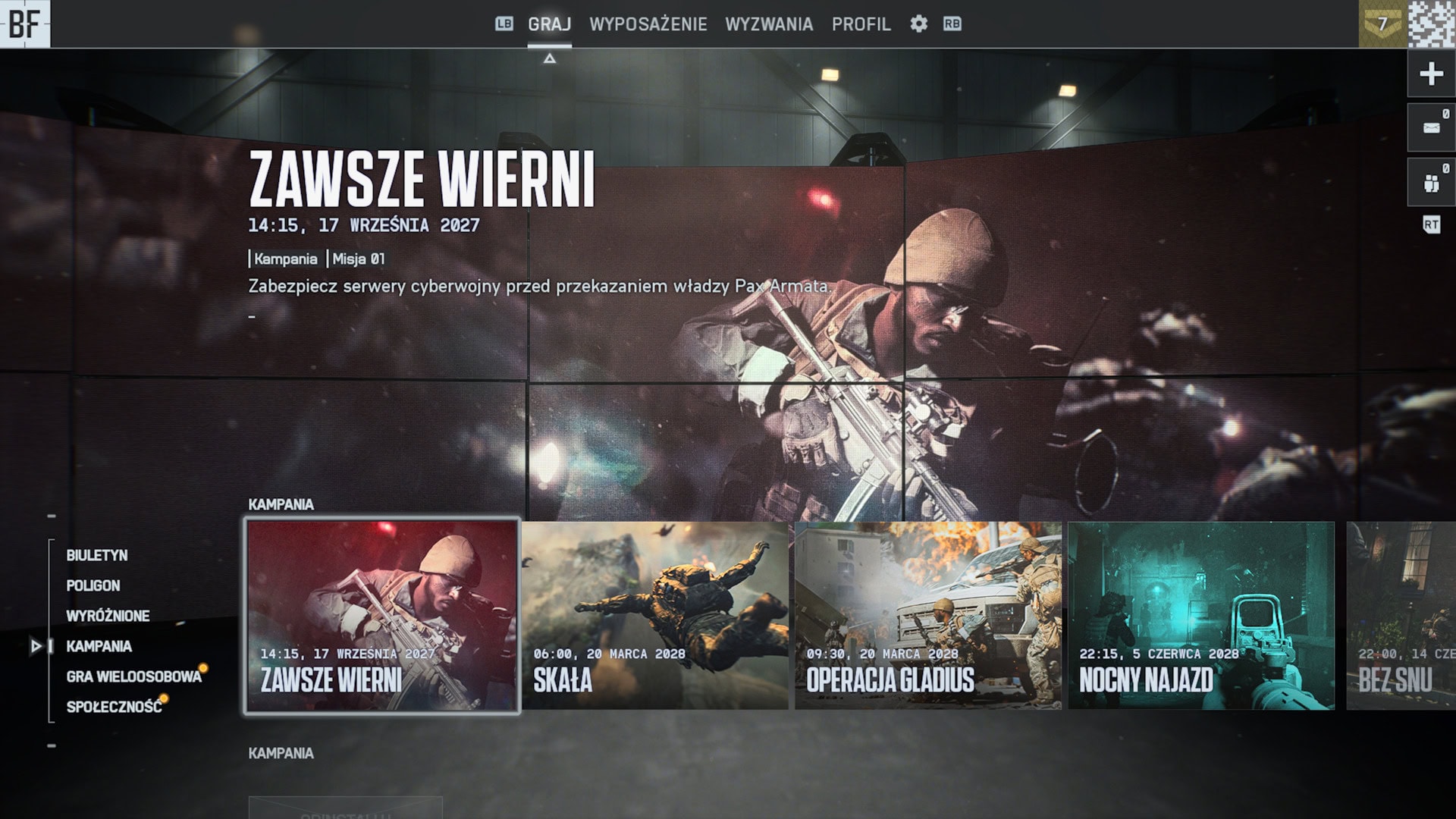Viewport: 1456px width, 819px height.
Task: Open POLIGON from the side menu
Action: 93,585
